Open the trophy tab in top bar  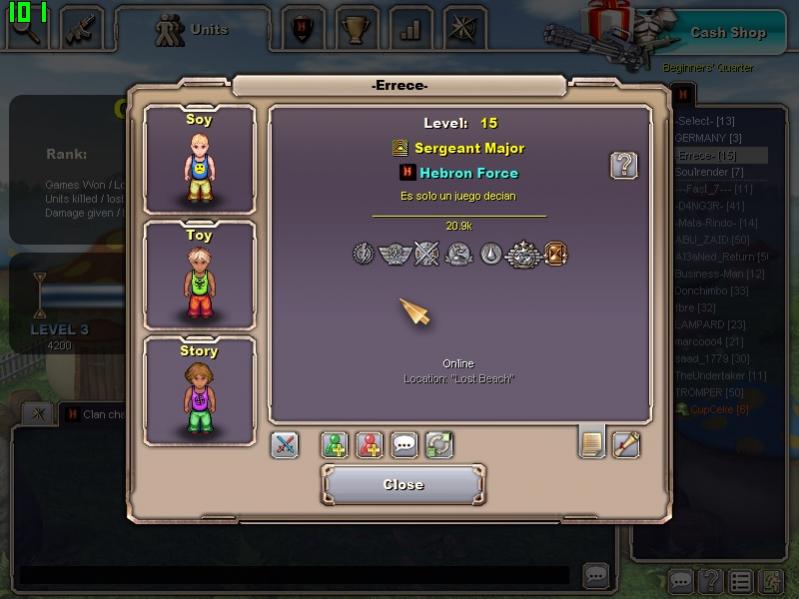[355, 30]
